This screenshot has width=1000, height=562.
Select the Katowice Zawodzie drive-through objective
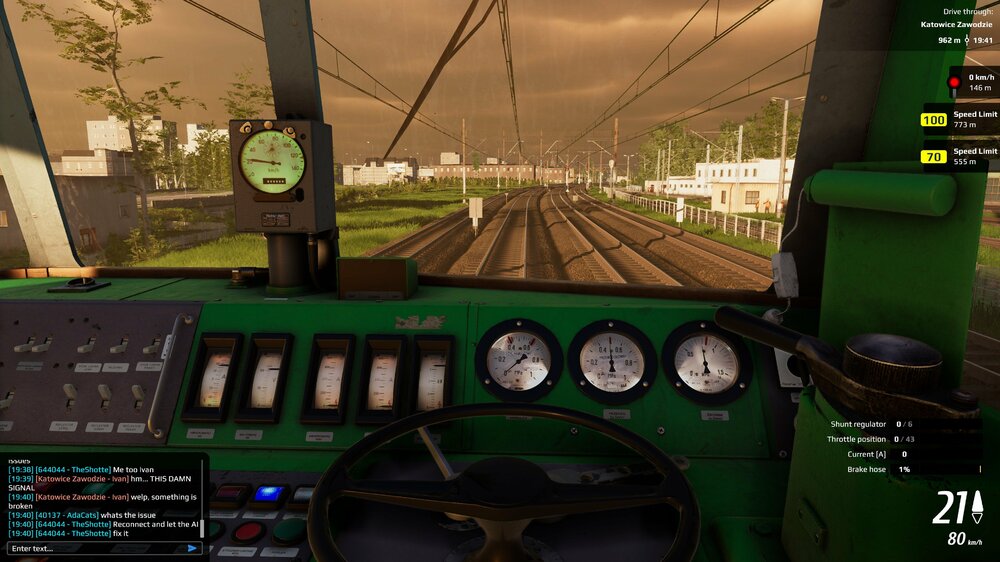click(x=957, y=24)
